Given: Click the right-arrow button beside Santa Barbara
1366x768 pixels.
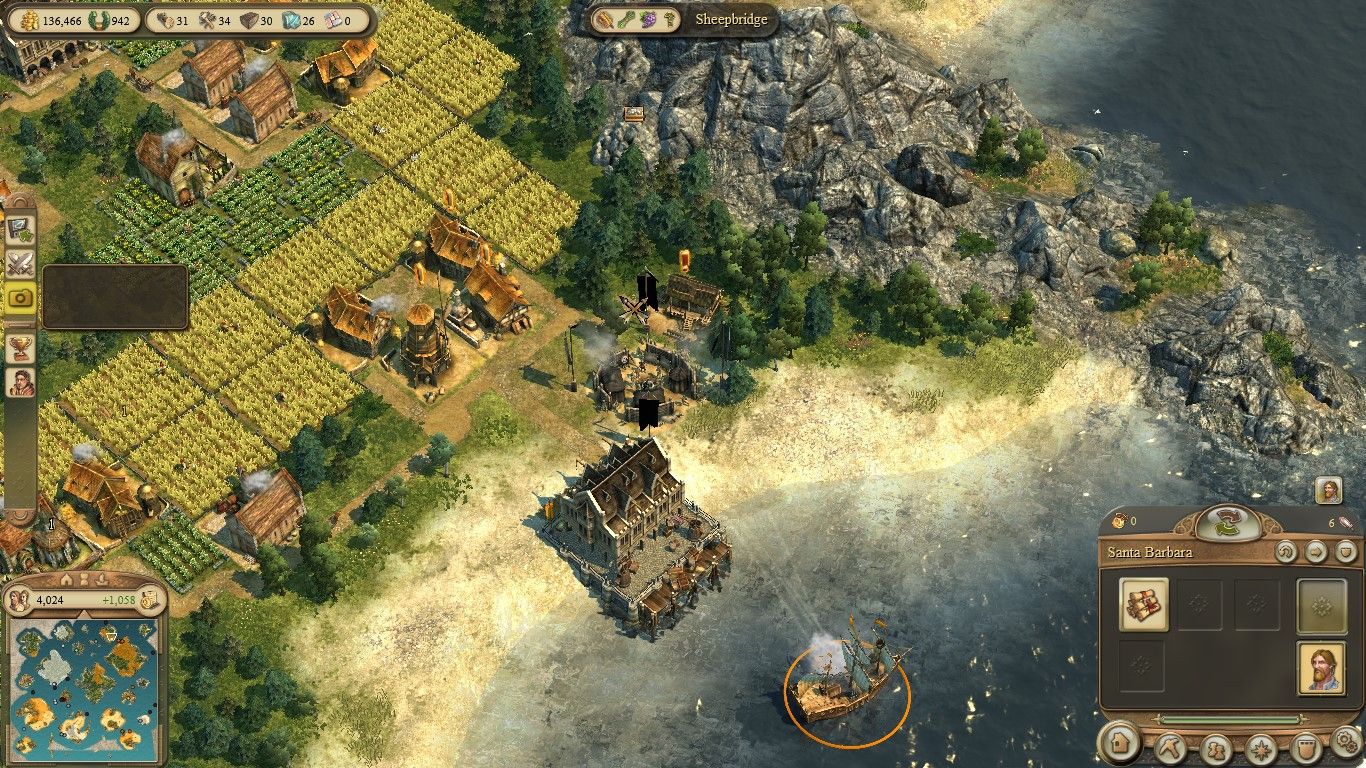Looking at the screenshot, I should (1316, 551).
